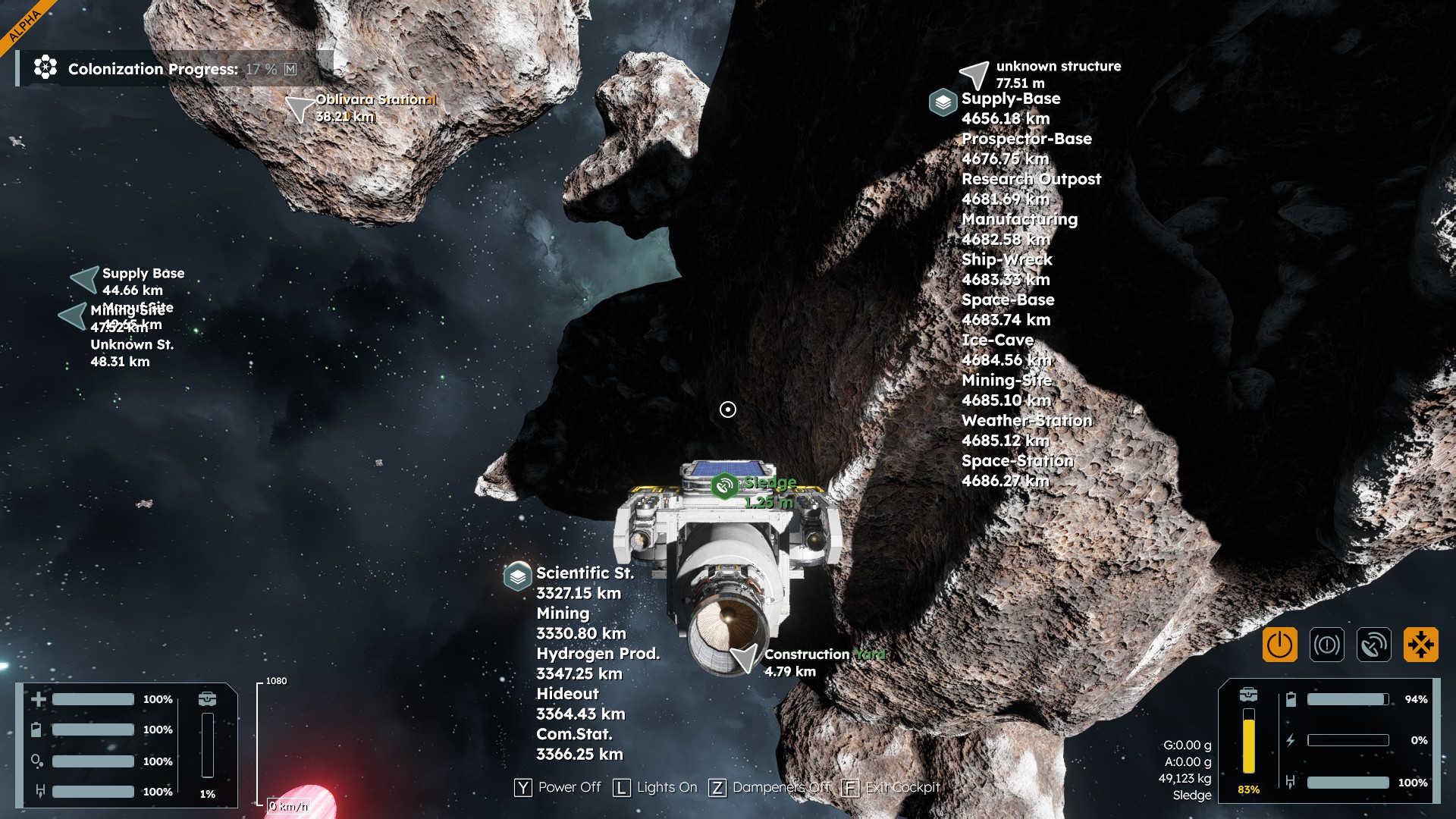This screenshot has height=819, width=1456.
Task: Activate the radar dish antenna icon
Action: [x=1373, y=645]
